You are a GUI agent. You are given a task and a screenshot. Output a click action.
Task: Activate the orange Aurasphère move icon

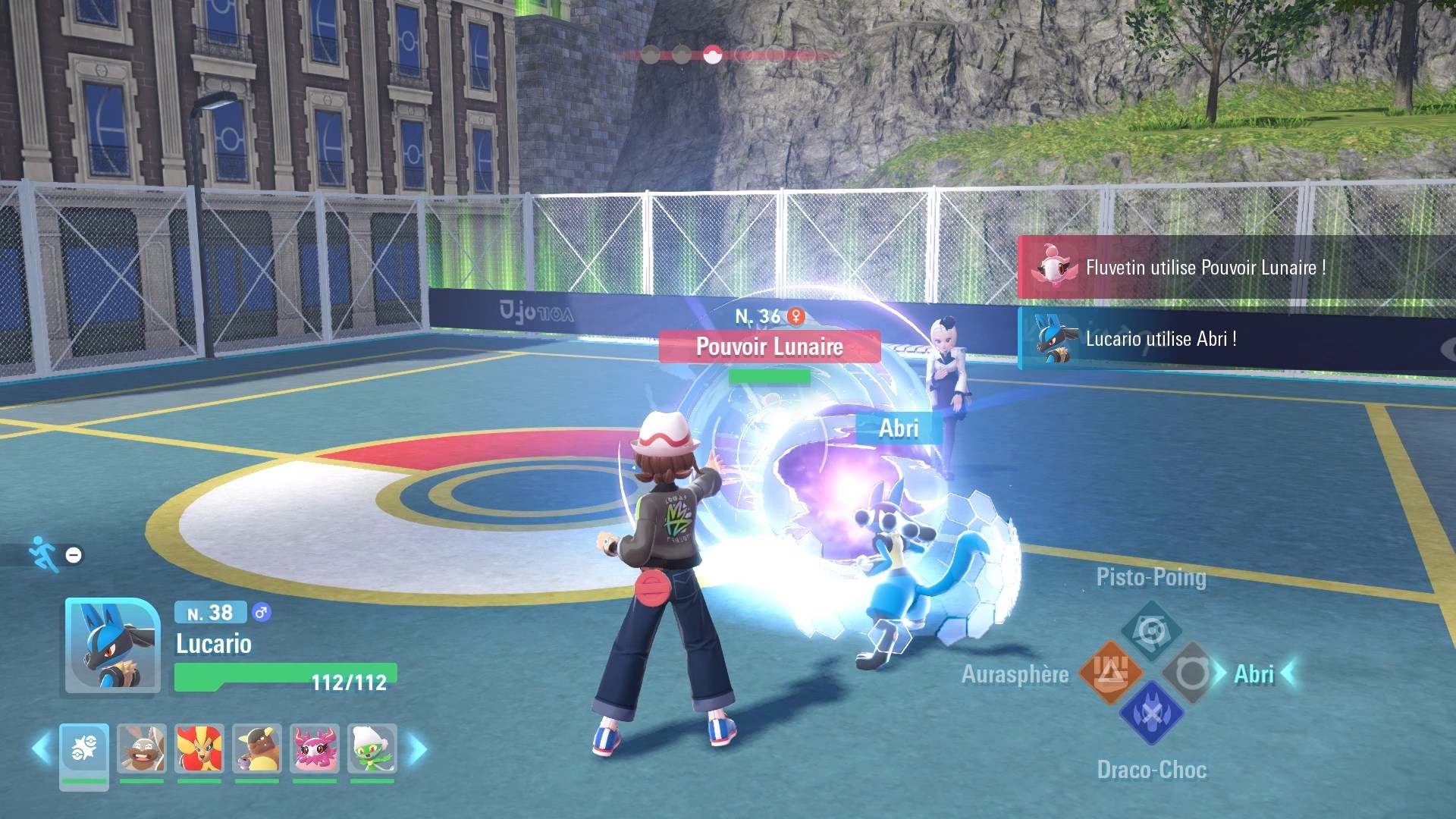[x=1111, y=672]
